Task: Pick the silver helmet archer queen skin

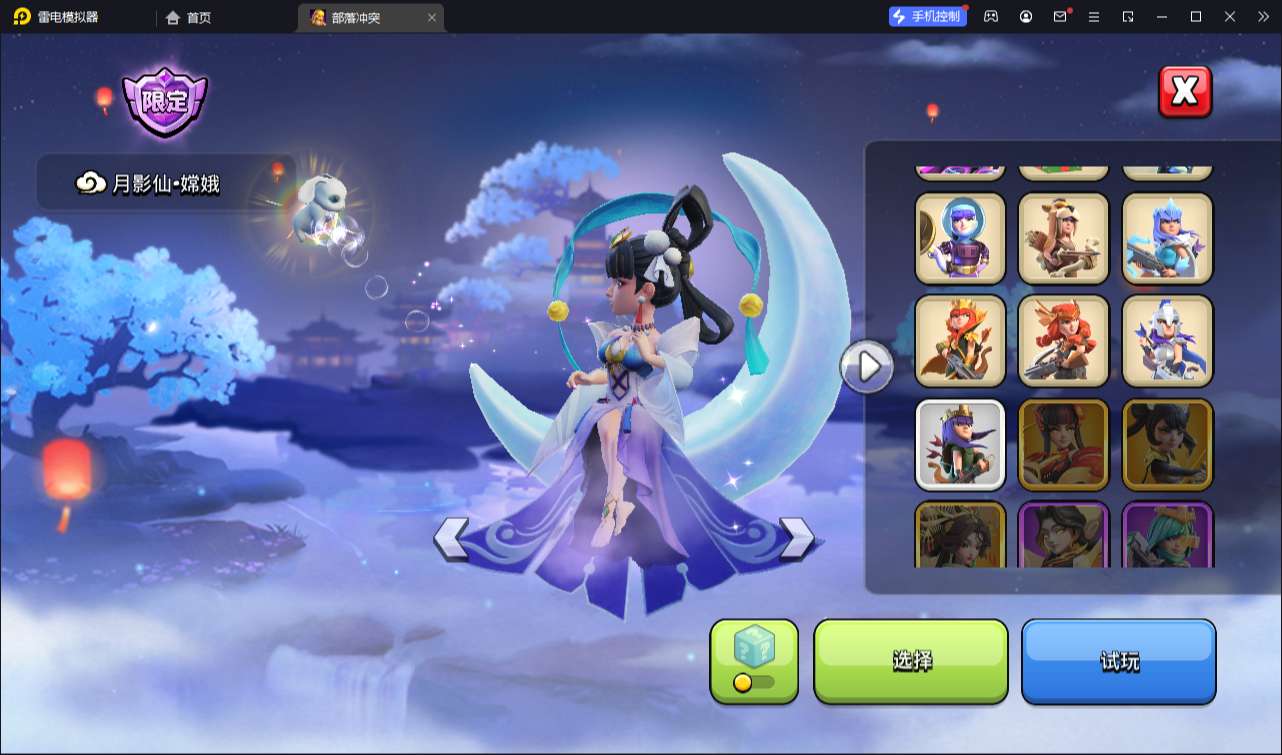Action: pyautogui.click(x=1167, y=341)
